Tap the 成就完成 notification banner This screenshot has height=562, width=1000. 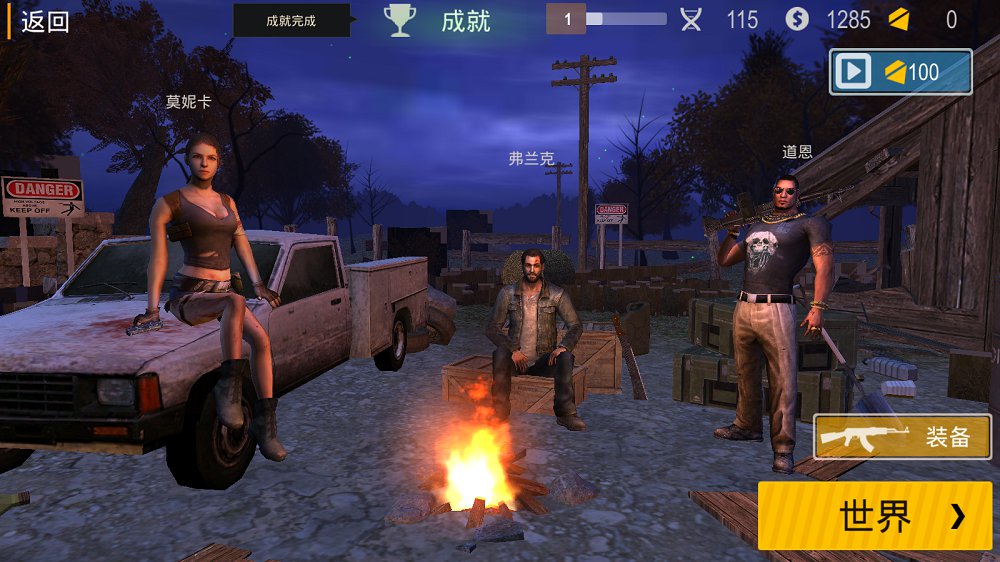click(291, 21)
